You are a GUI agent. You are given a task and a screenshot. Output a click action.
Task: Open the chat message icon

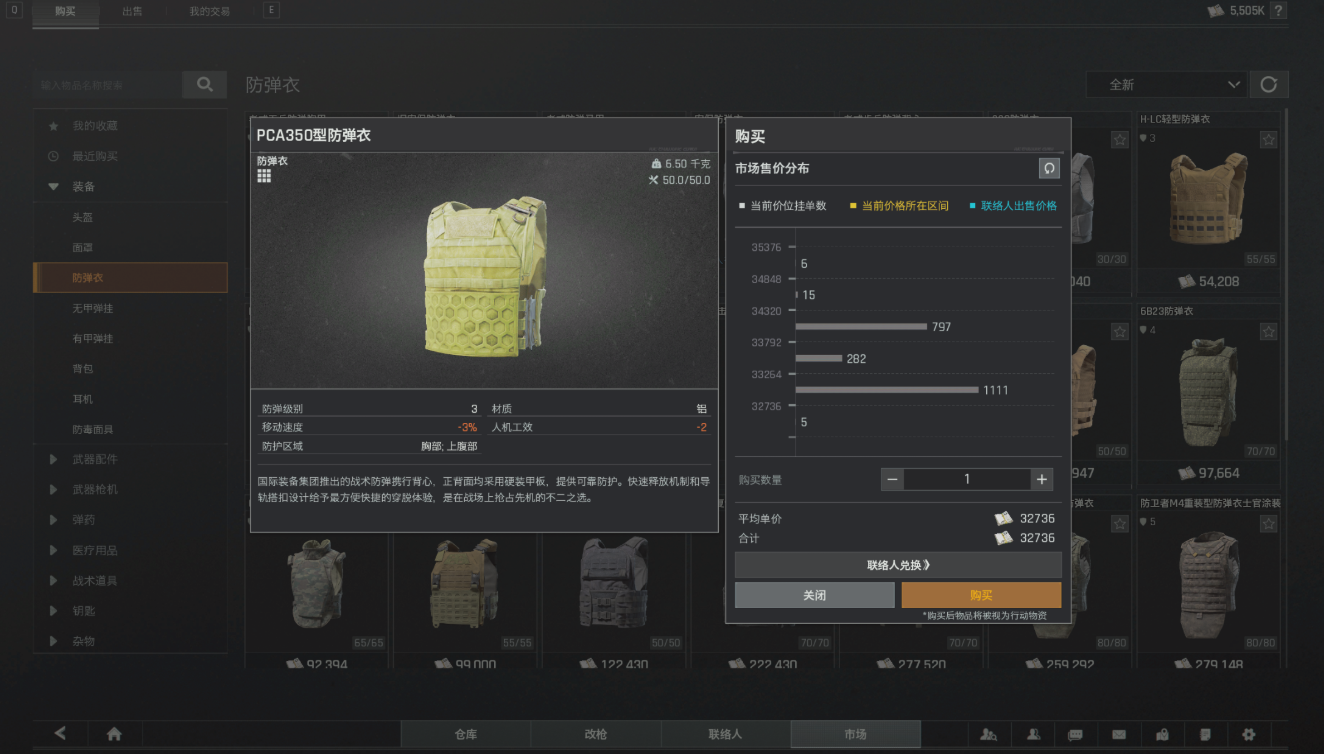1076,734
